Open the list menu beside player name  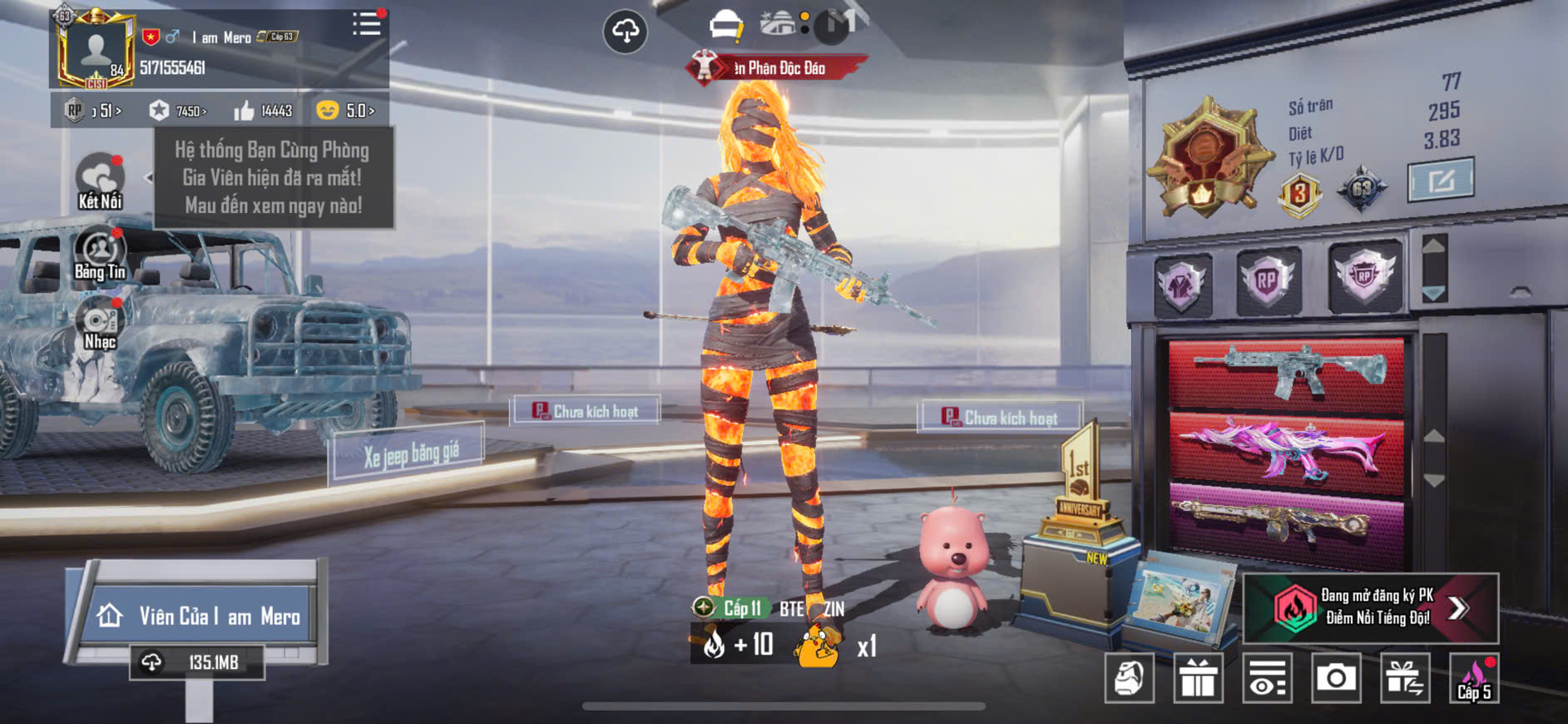pyautogui.click(x=366, y=24)
